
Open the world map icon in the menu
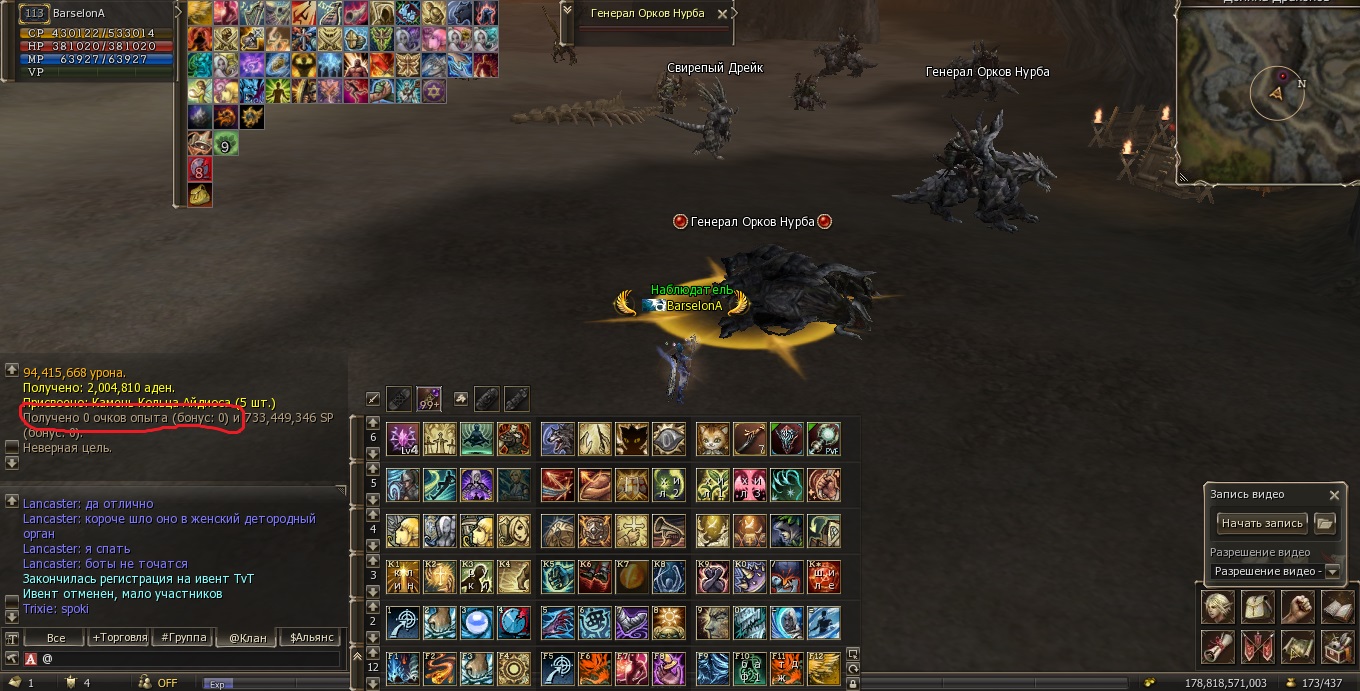pos(1297,647)
